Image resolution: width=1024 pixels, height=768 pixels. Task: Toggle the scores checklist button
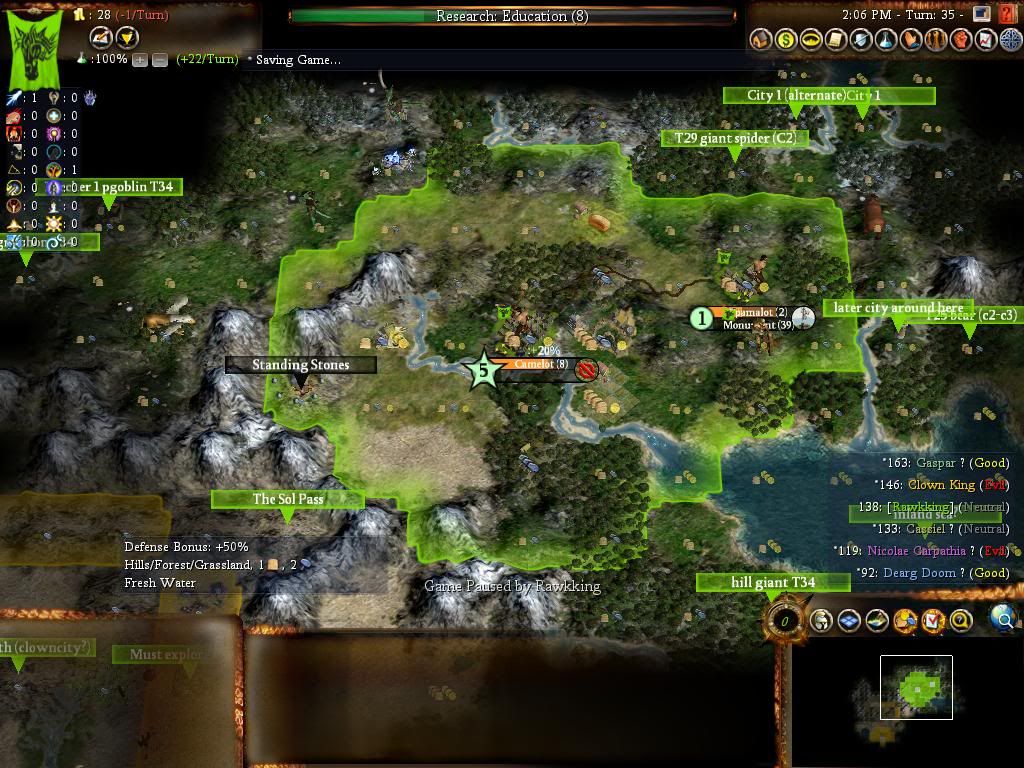tap(933, 621)
